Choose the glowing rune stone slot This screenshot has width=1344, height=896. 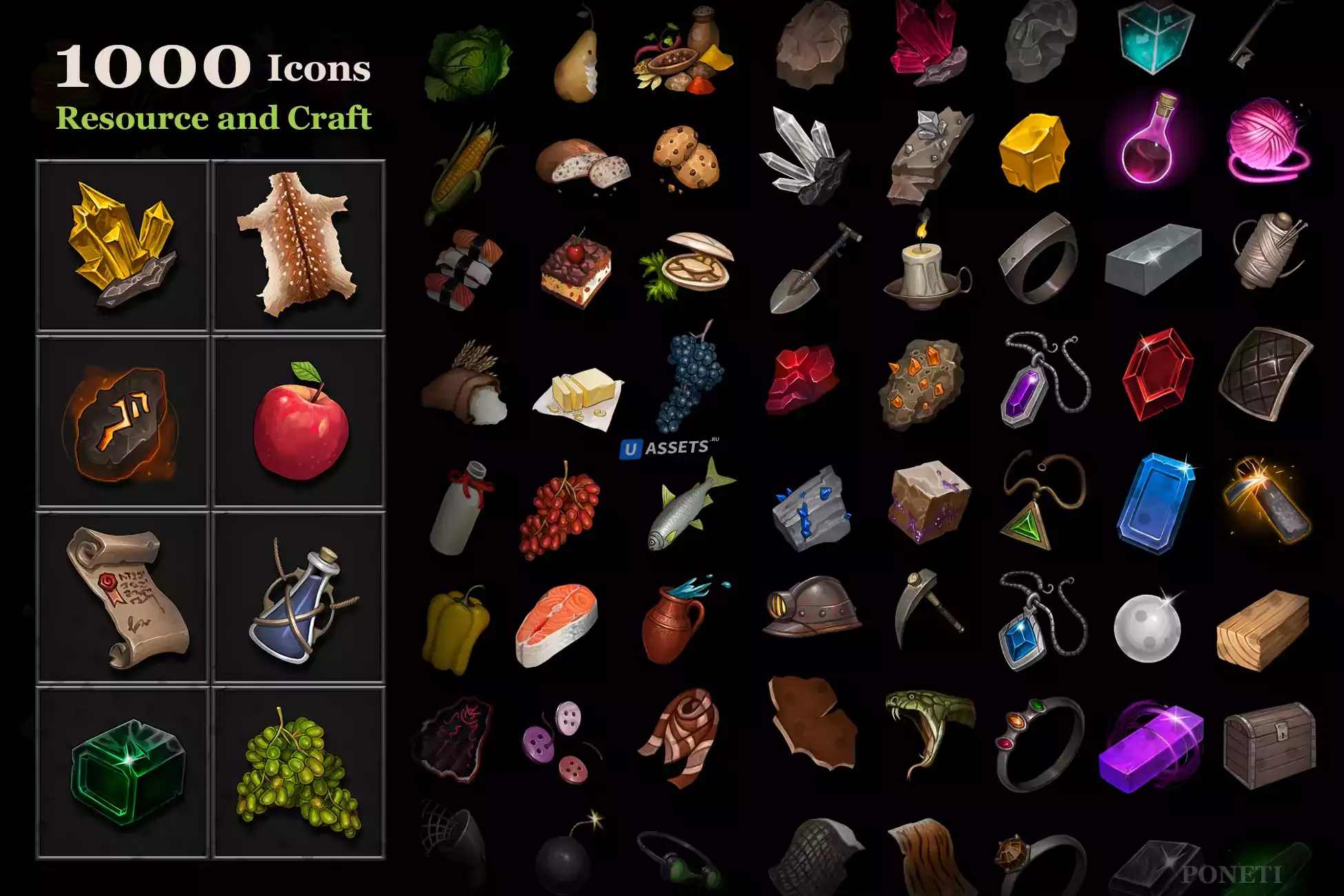coord(123,422)
